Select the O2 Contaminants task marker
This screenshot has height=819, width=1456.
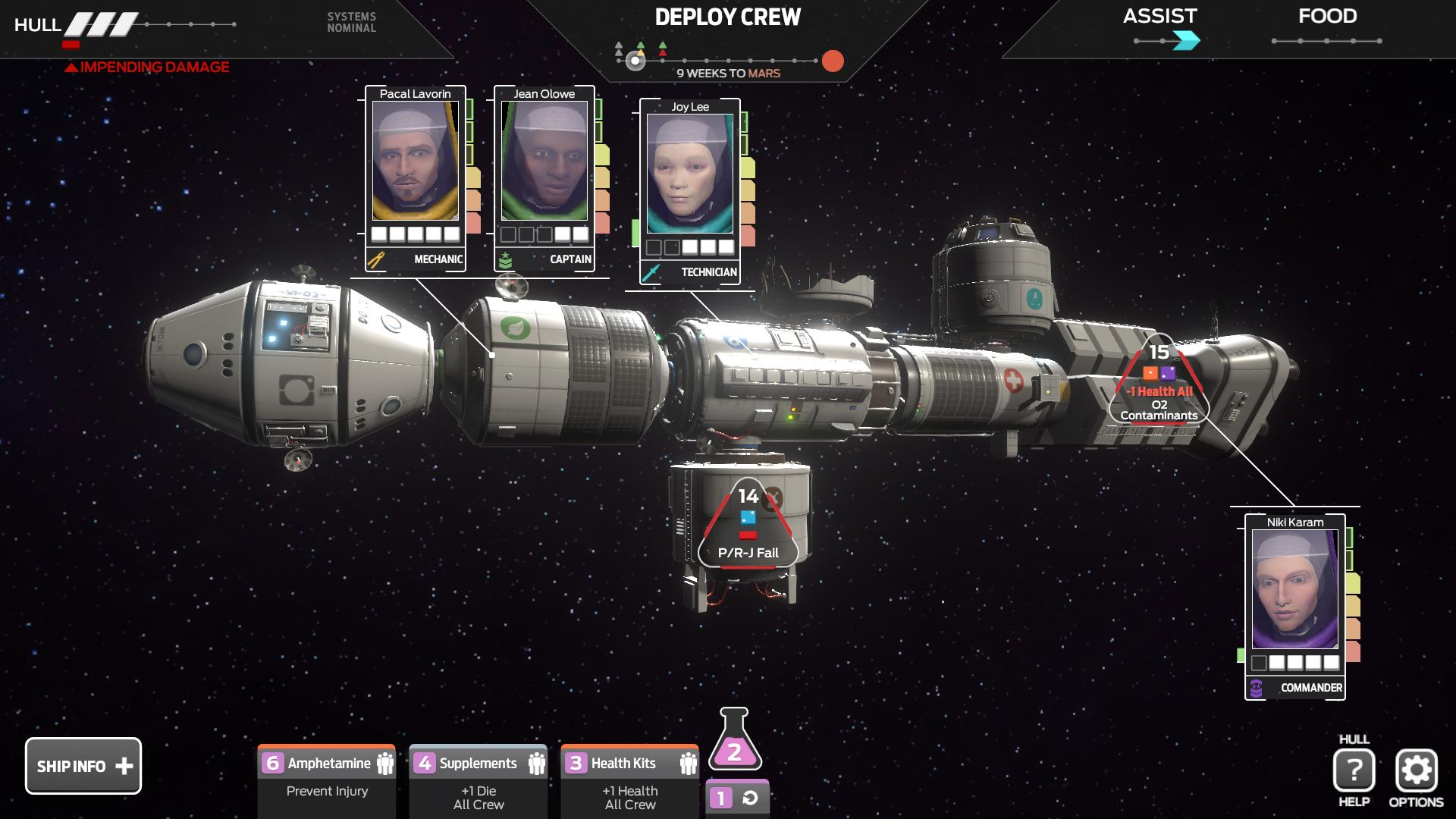tap(1159, 383)
